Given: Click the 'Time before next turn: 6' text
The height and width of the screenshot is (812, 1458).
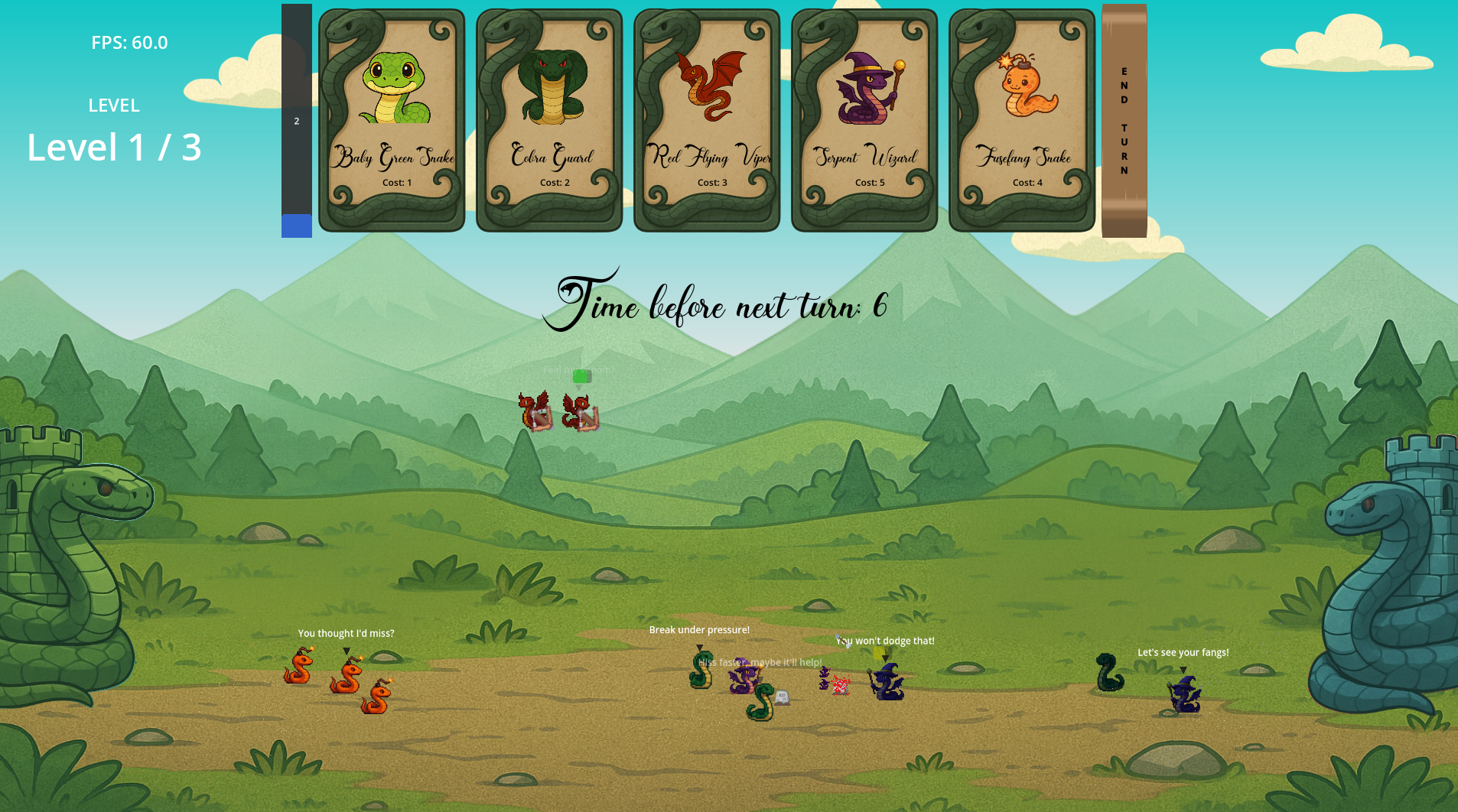Looking at the screenshot, I should pos(724,304).
